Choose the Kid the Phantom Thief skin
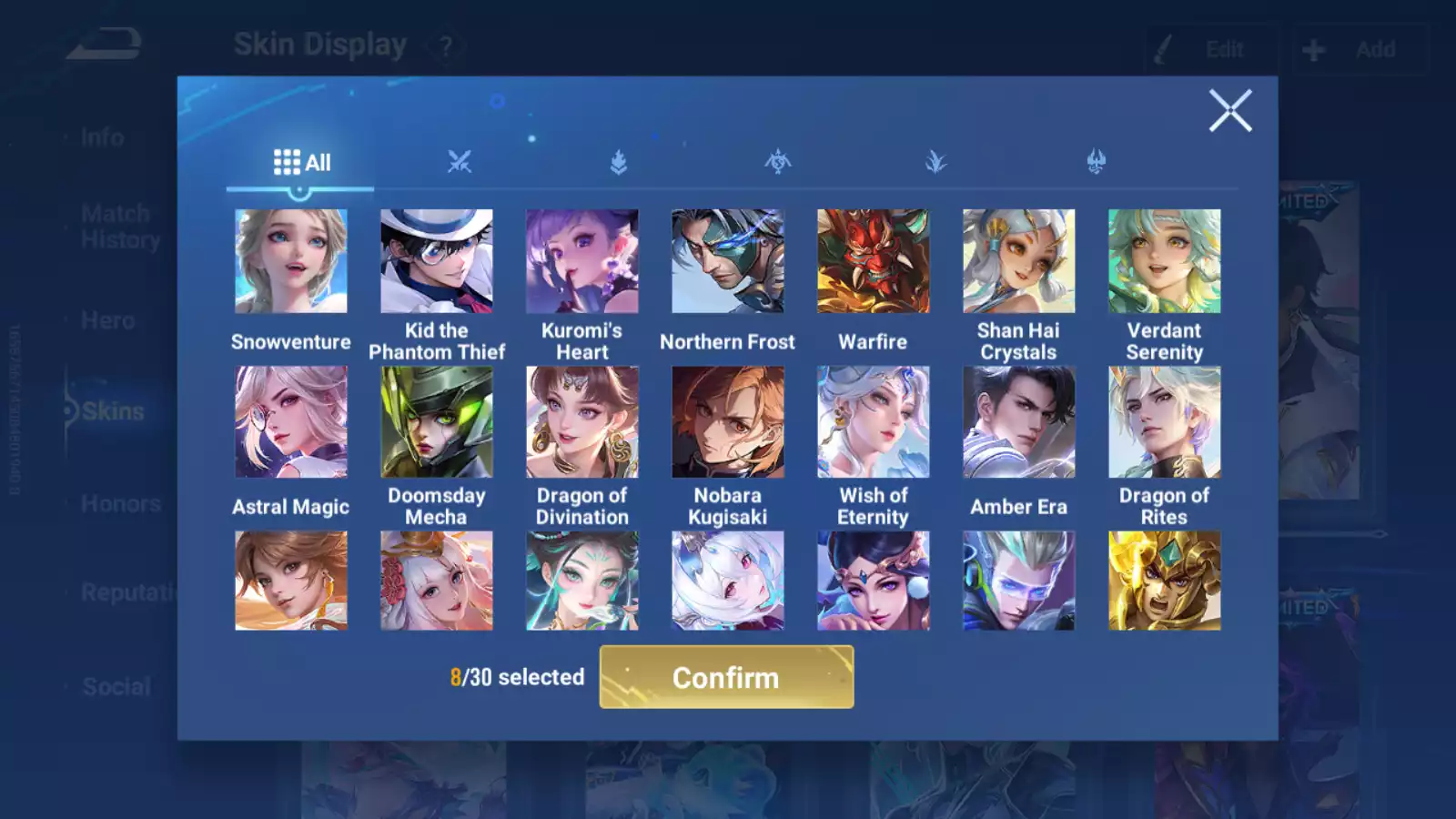 437,261
